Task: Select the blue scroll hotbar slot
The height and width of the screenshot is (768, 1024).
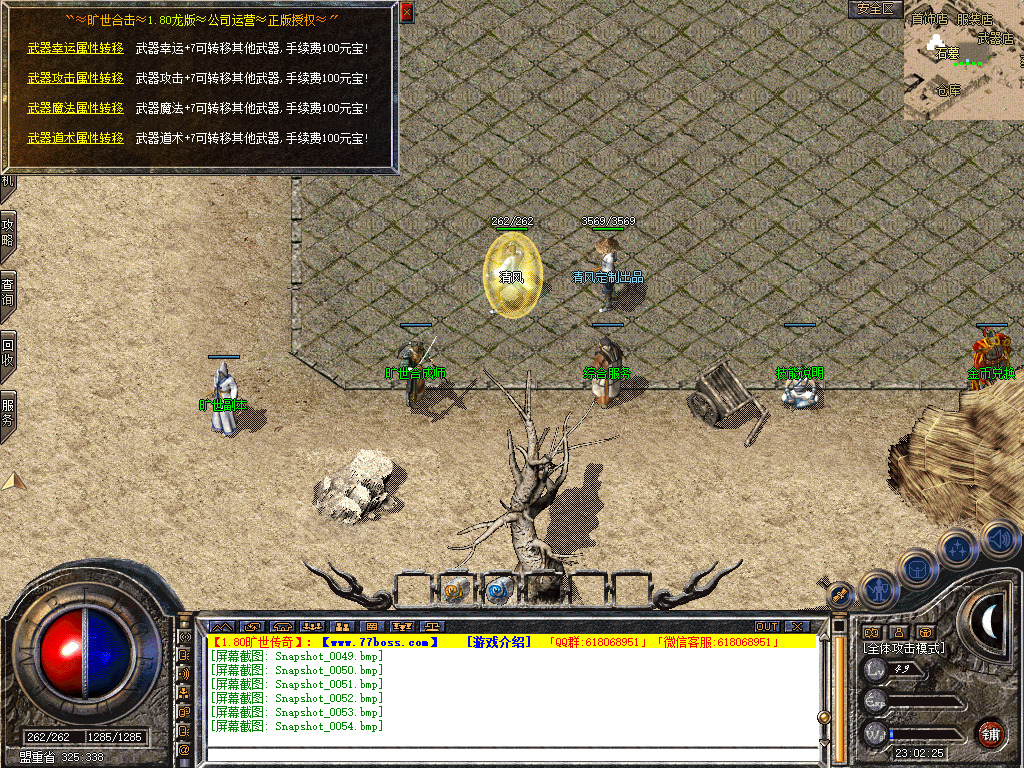Action: pyautogui.click(x=498, y=590)
